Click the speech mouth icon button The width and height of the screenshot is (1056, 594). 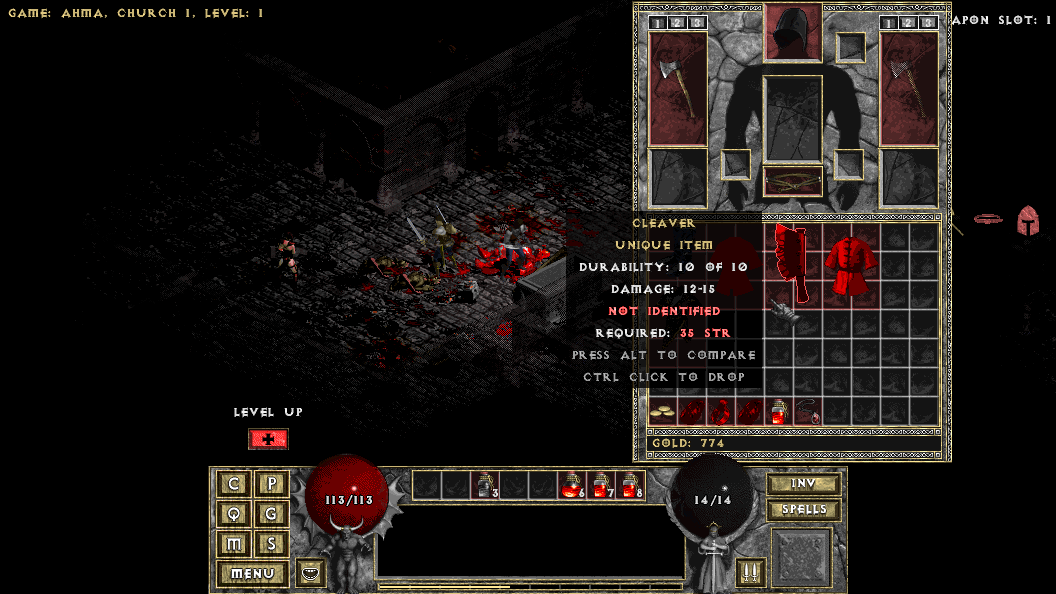311,573
